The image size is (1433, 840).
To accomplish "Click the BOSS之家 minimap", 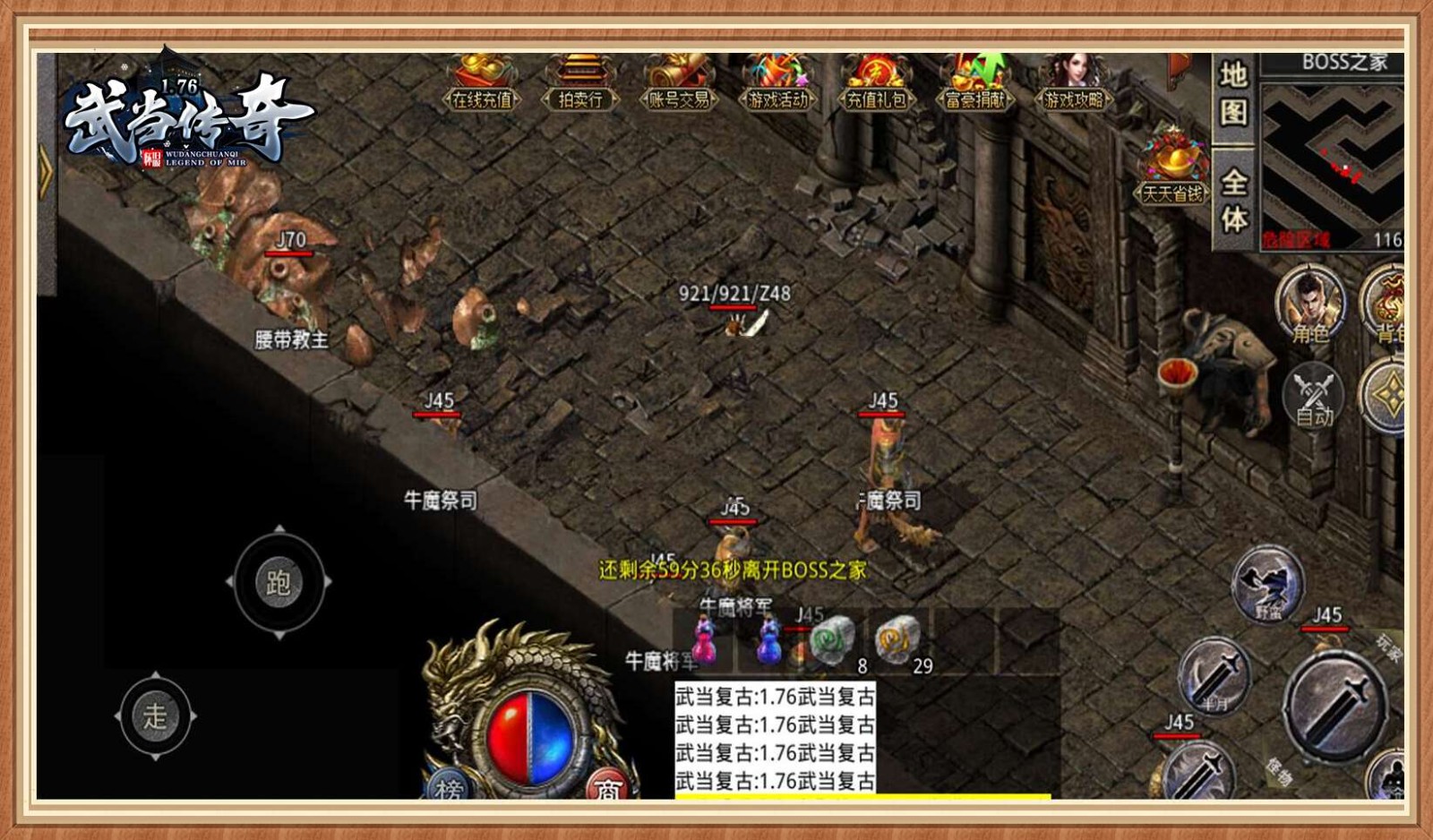I will pos(1333,152).
